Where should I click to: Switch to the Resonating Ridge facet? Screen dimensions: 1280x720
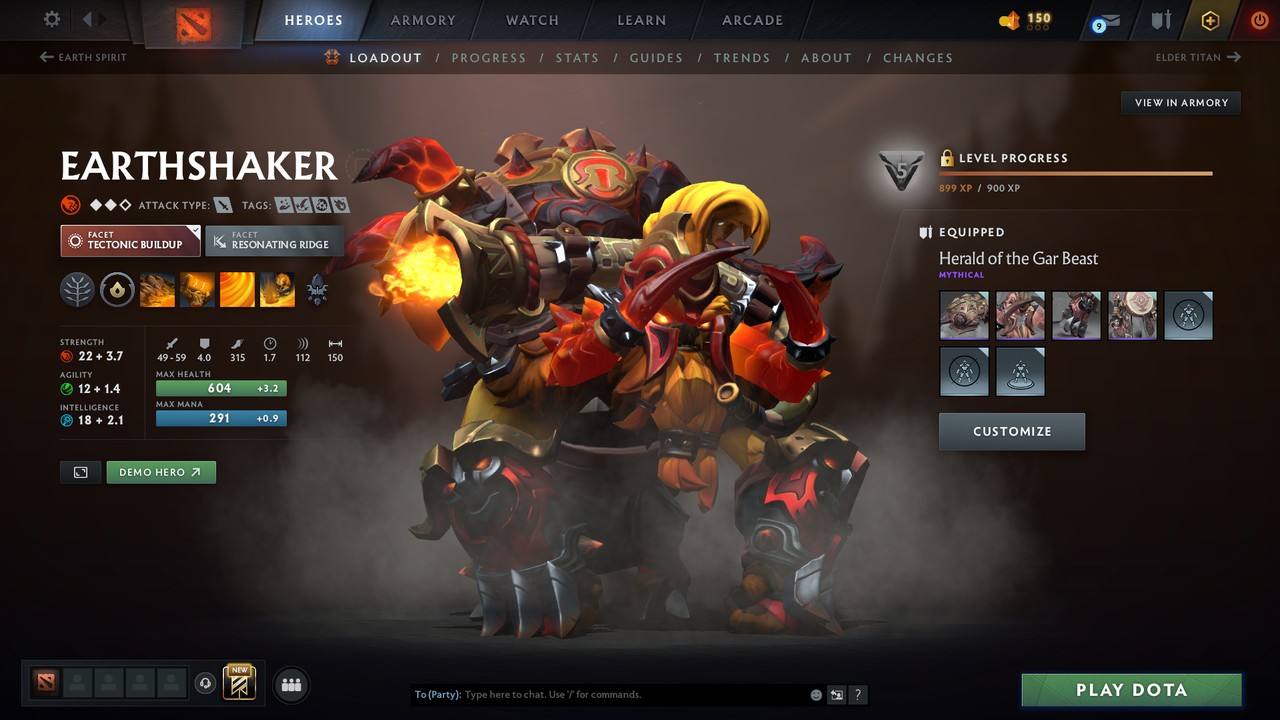point(275,241)
